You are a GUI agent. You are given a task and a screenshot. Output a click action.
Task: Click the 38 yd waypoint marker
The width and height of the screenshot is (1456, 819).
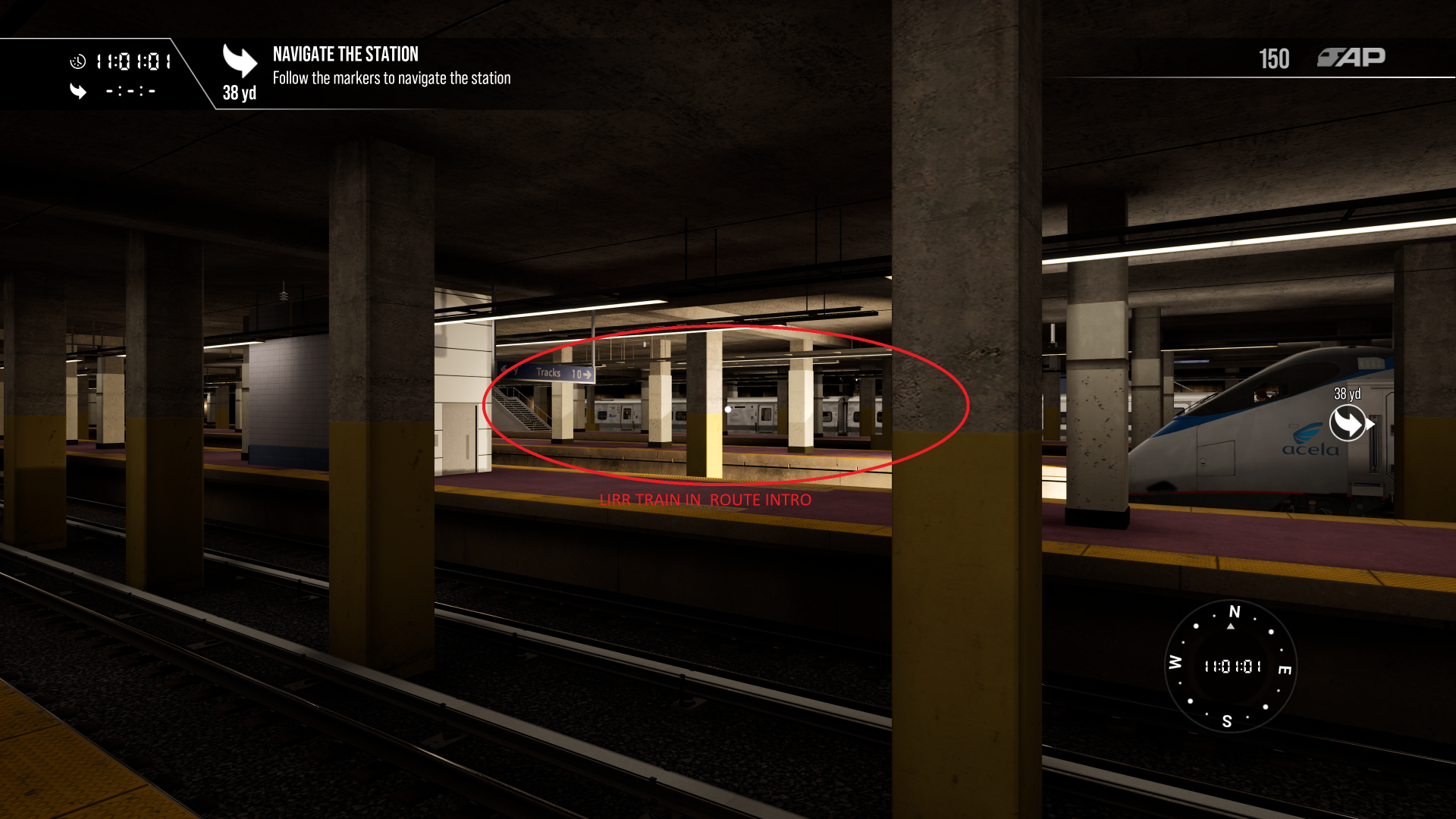[1348, 422]
